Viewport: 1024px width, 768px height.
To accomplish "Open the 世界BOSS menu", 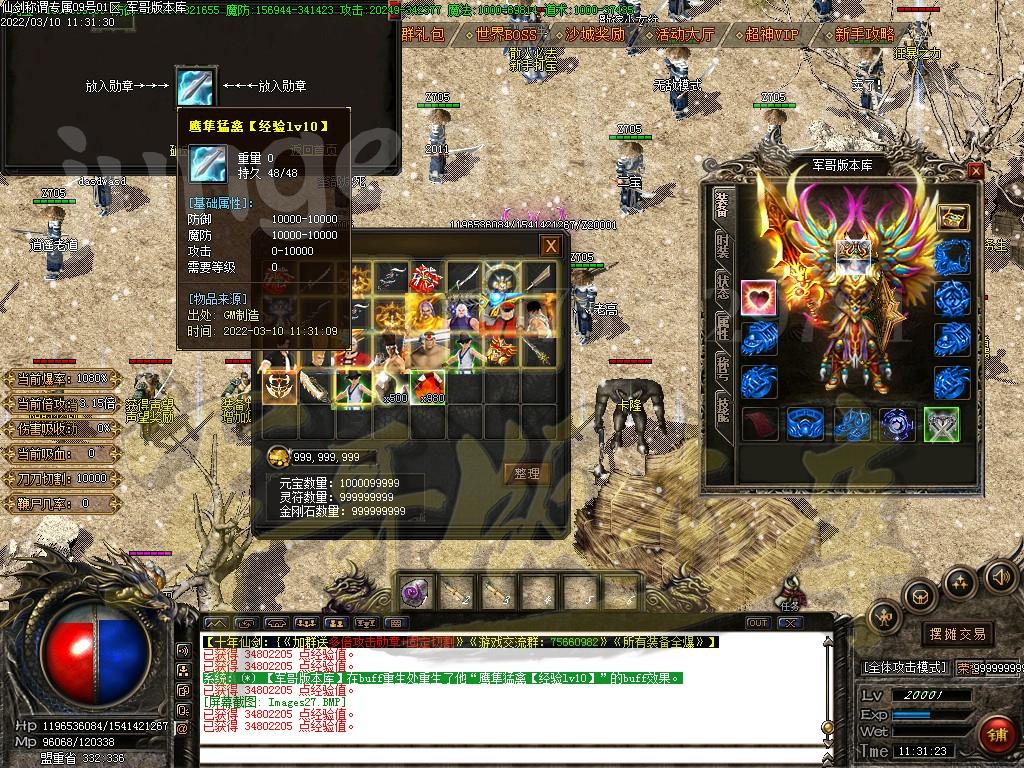I will click(x=506, y=34).
